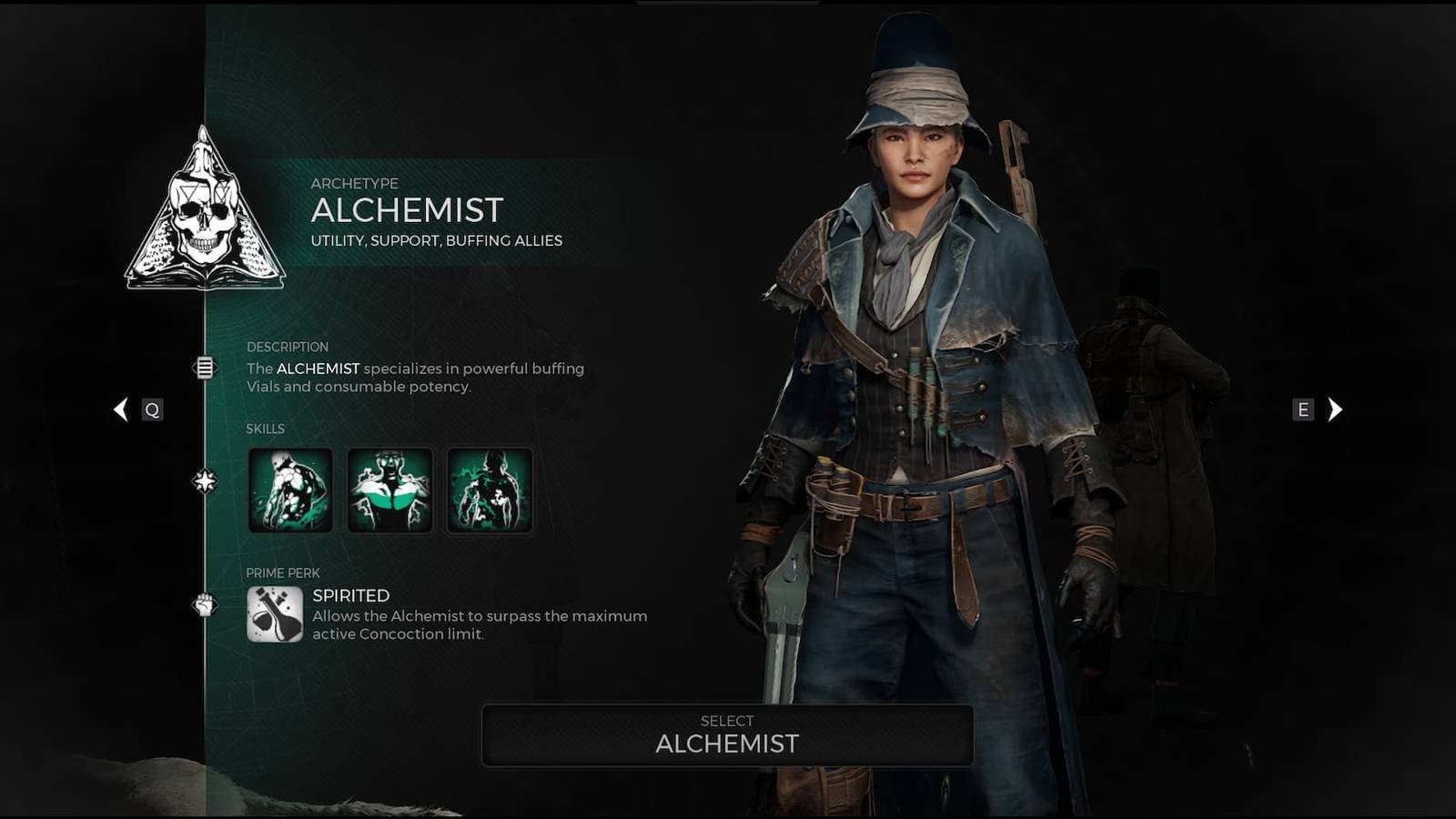Click the Spirited prime perk flask icon

[x=274, y=615]
